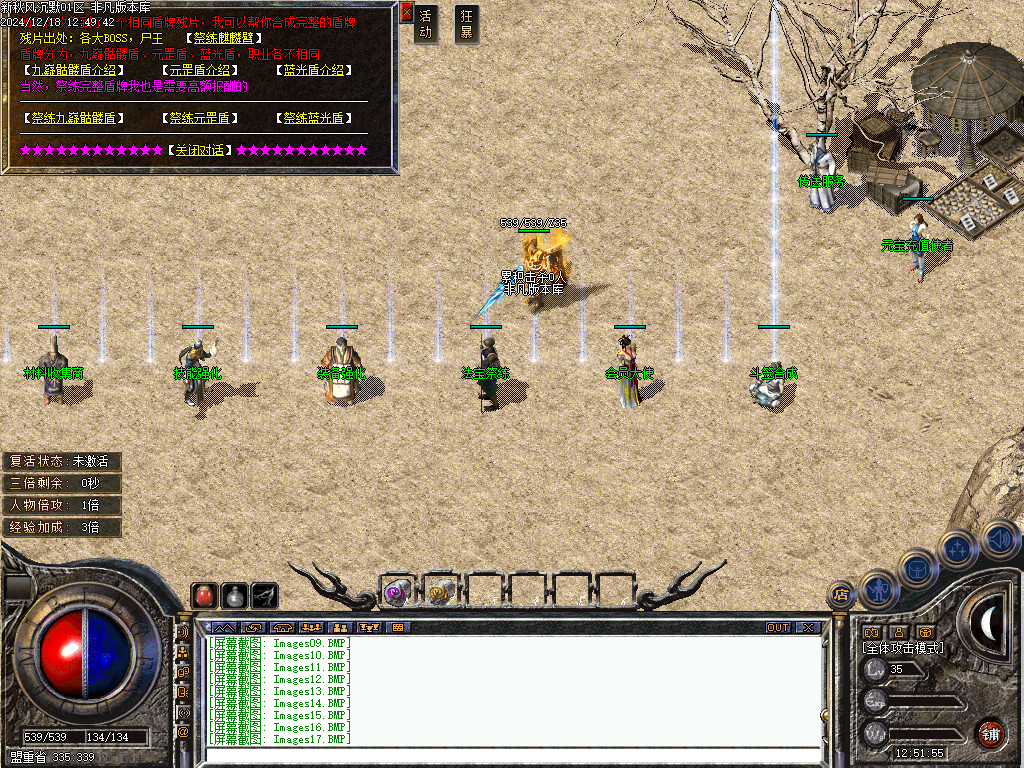Open the bag inventory round button

918,568
